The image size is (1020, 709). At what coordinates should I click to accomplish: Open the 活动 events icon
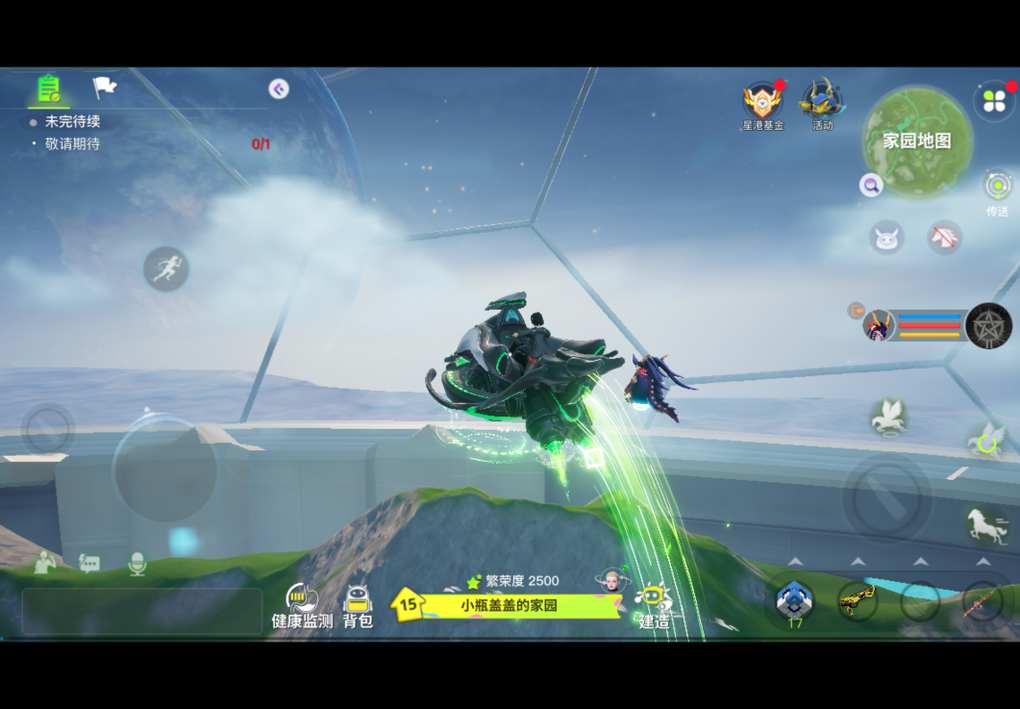pyautogui.click(x=821, y=103)
